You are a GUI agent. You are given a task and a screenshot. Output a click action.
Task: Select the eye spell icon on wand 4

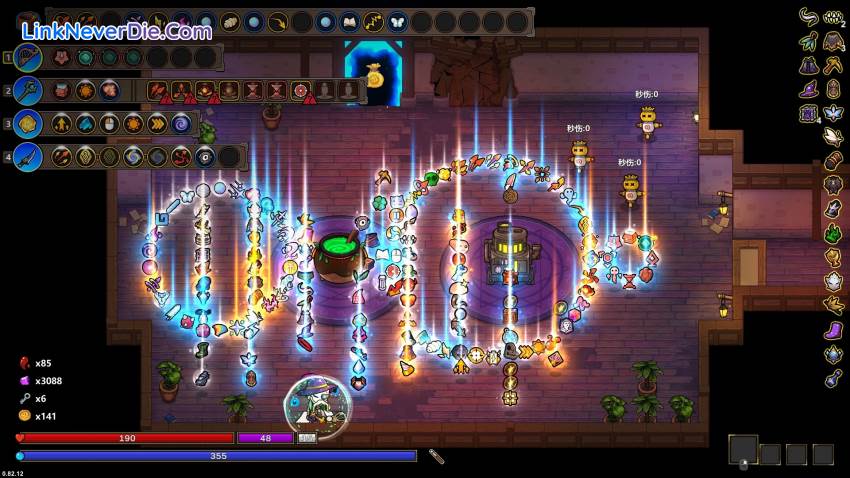pyautogui.click(x=205, y=157)
